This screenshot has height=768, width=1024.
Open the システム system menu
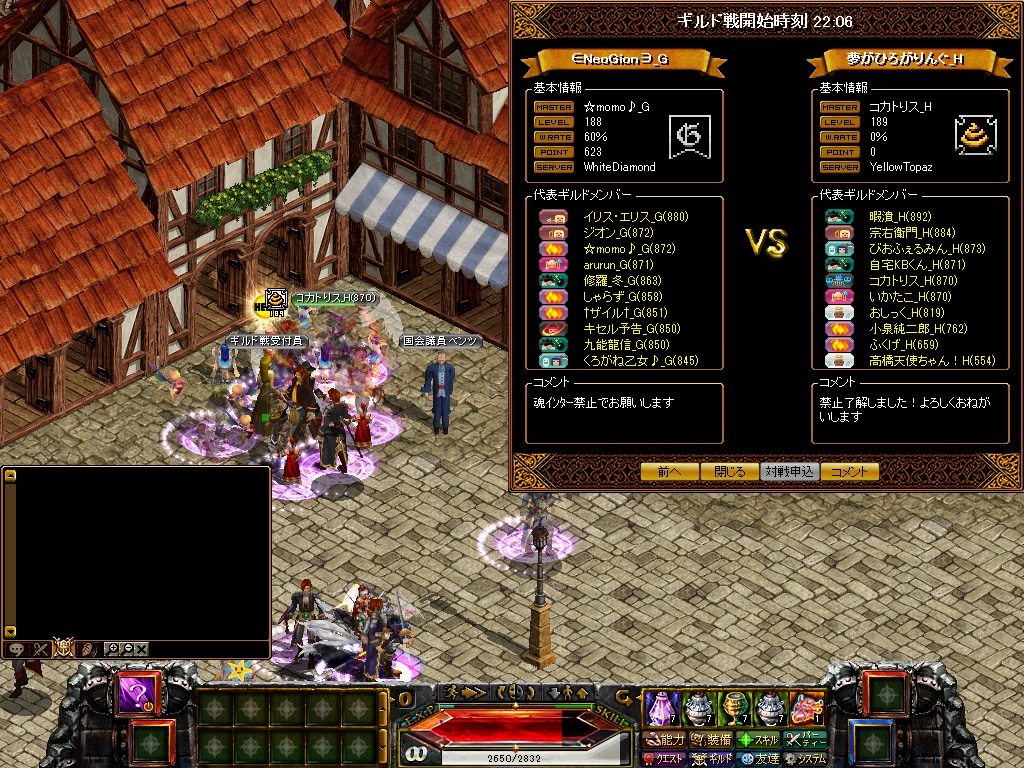805,759
